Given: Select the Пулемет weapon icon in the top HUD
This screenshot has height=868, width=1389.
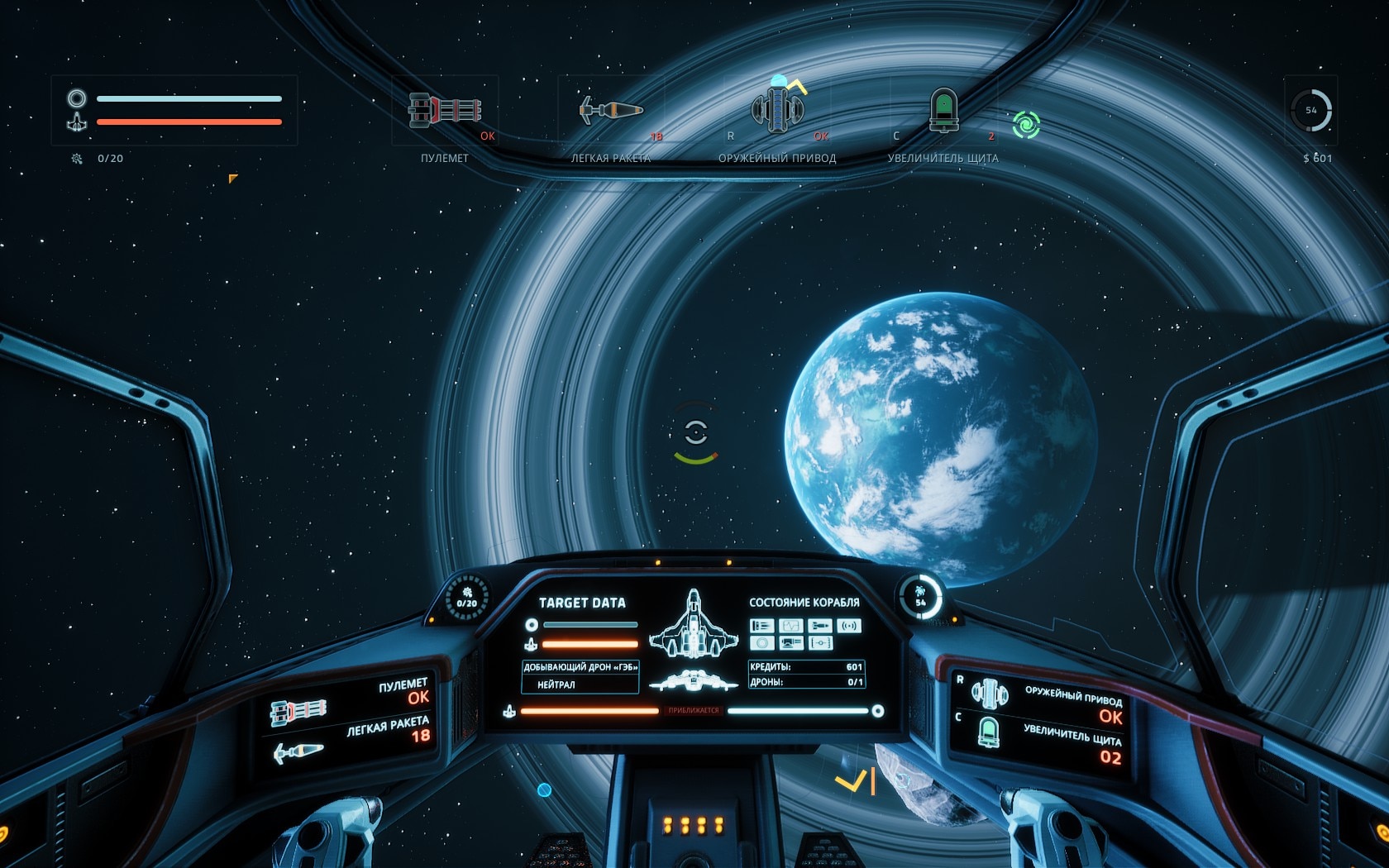Looking at the screenshot, I should click(x=444, y=111).
